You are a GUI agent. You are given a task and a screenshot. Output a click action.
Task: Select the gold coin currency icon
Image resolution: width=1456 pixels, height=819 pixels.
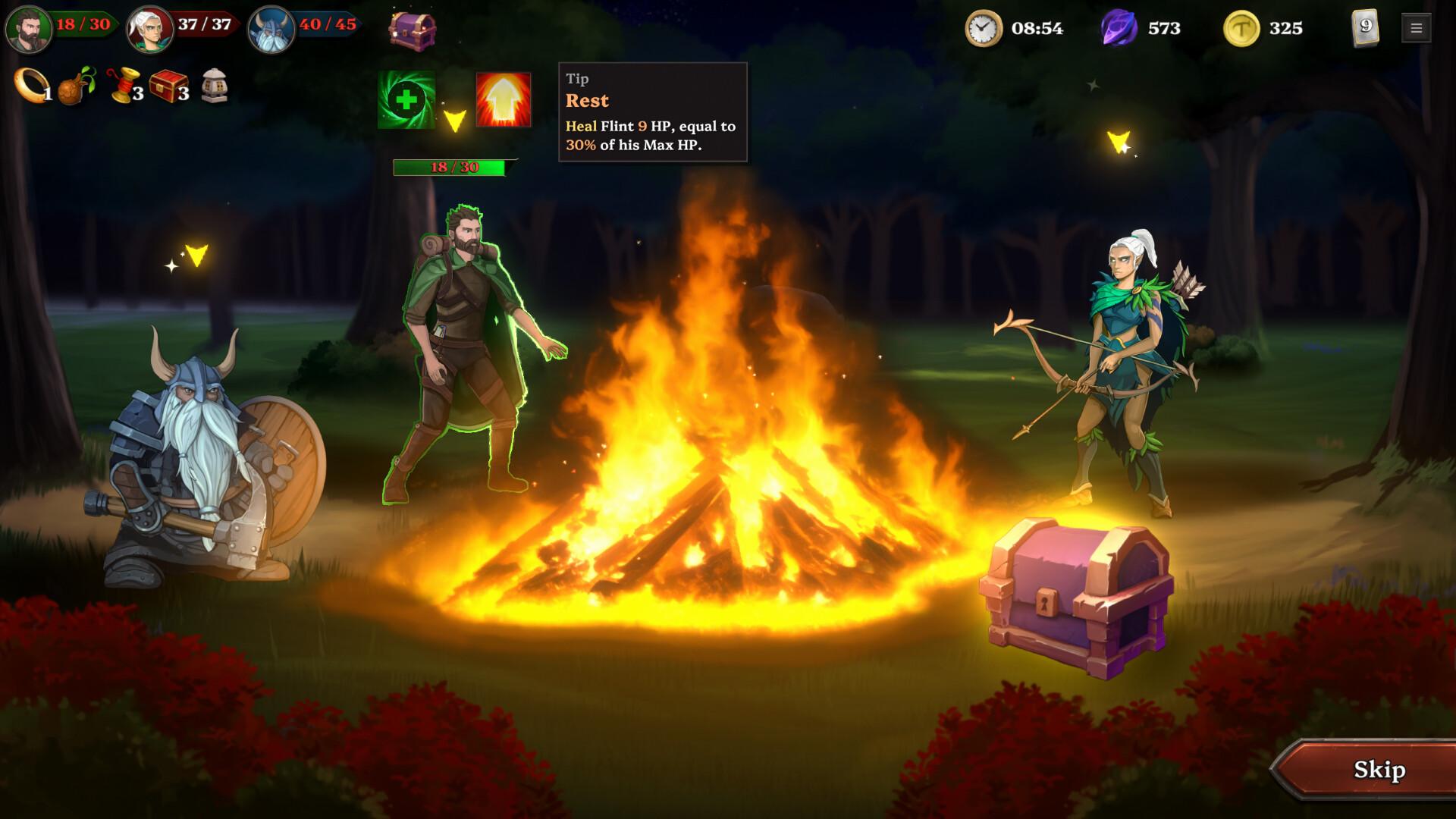pyautogui.click(x=1241, y=29)
